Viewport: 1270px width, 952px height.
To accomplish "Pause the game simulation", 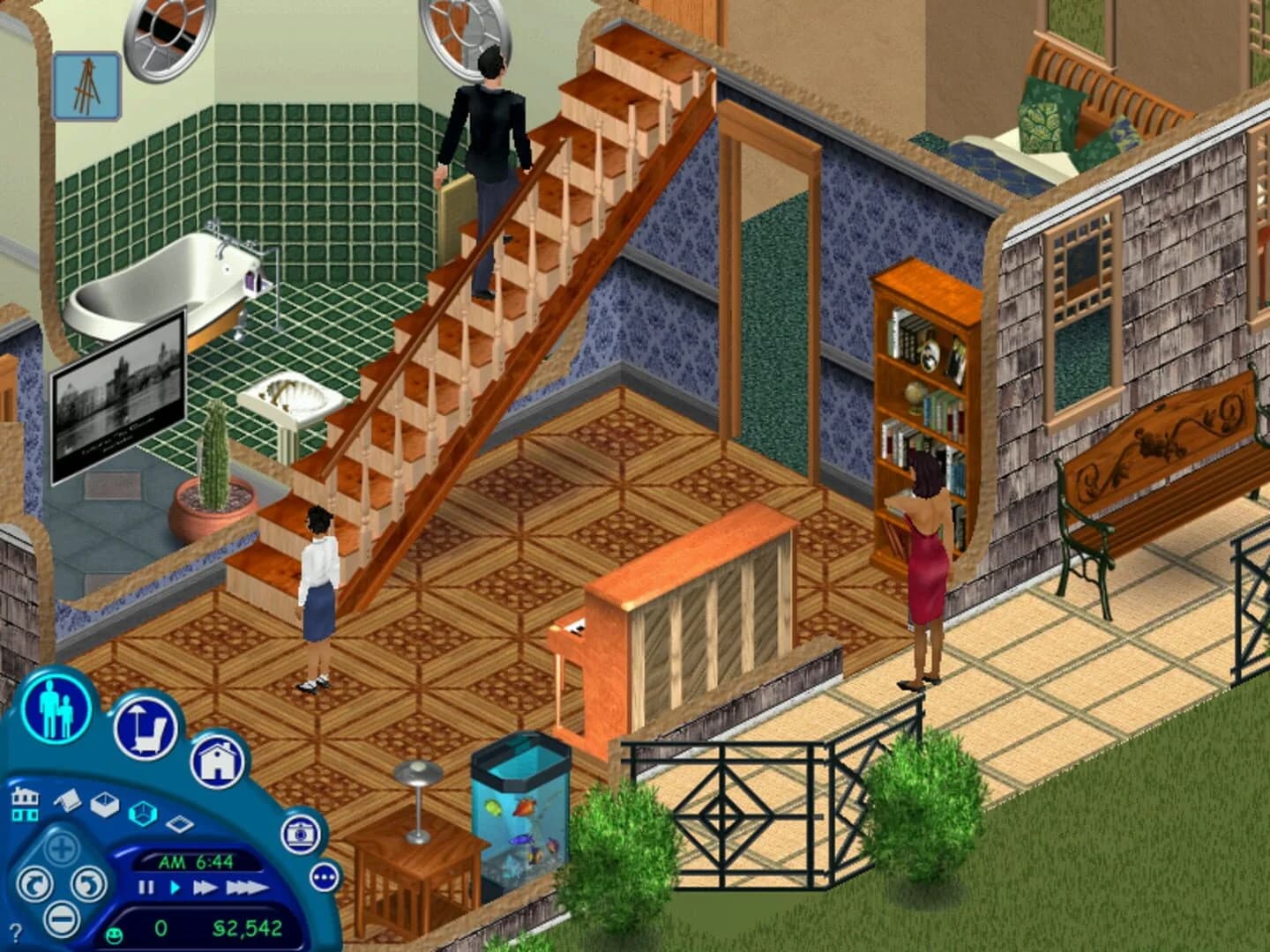I will 146,887.
